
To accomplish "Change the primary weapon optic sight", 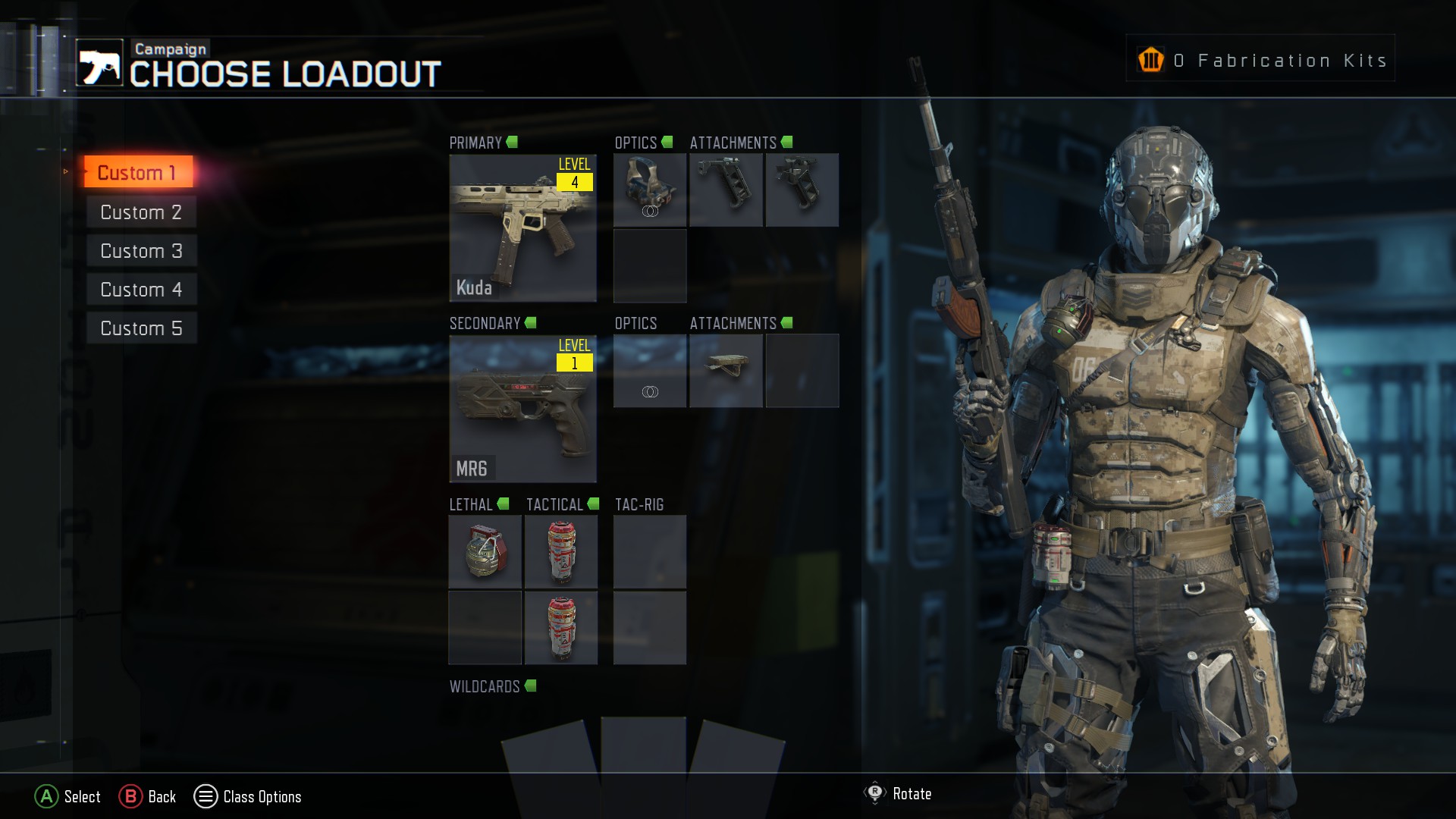I will pyautogui.click(x=650, y=190).
